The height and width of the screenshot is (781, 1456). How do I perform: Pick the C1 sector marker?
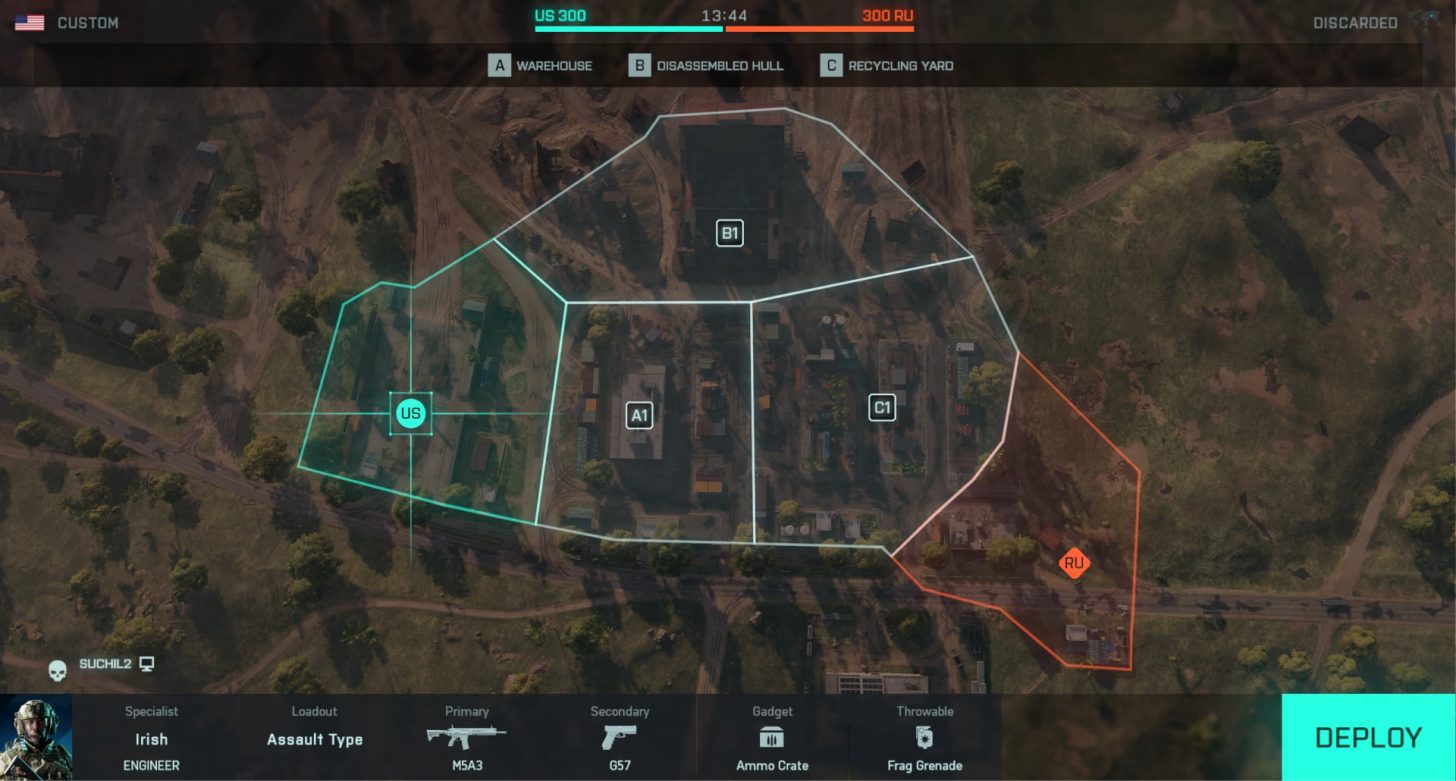pyautogui.click(x=882, y=407)
